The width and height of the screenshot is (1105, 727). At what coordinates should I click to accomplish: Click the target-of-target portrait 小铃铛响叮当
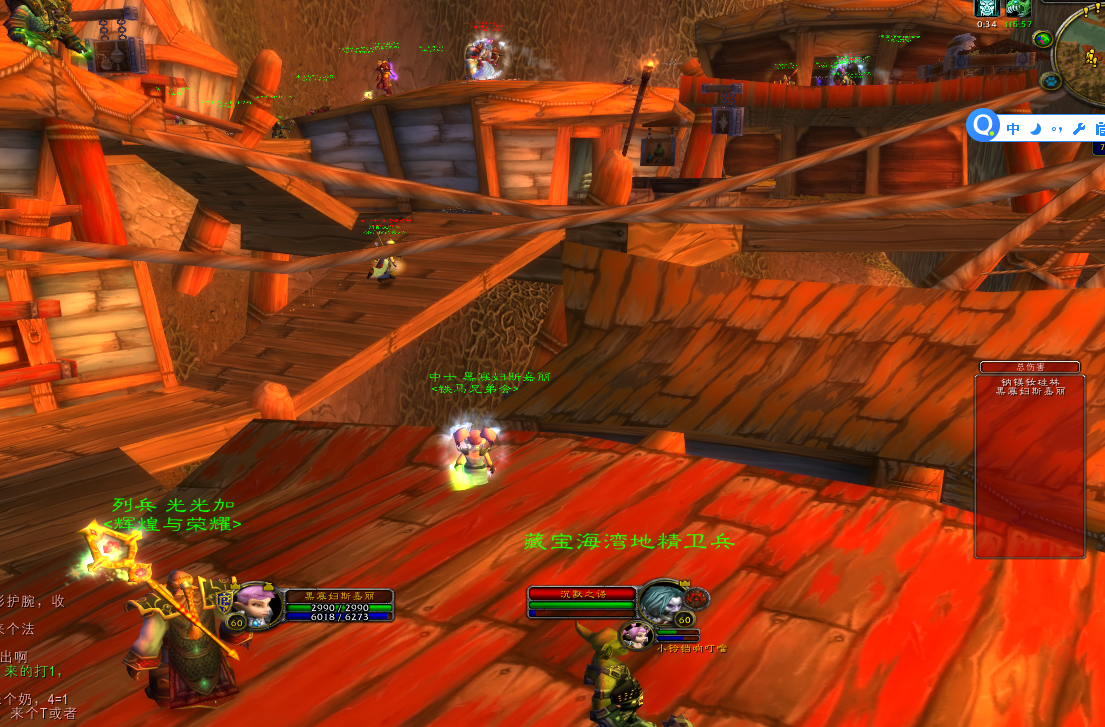[x=637, y=635]
